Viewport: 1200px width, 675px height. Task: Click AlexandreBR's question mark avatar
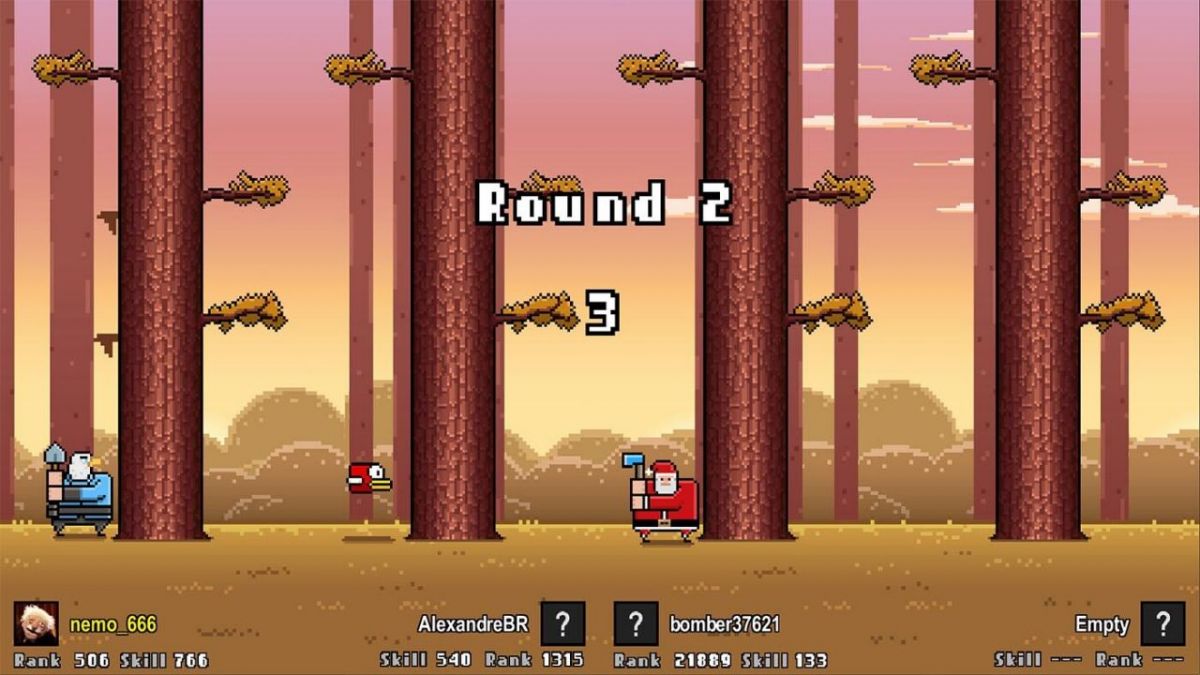click(563, 624)
